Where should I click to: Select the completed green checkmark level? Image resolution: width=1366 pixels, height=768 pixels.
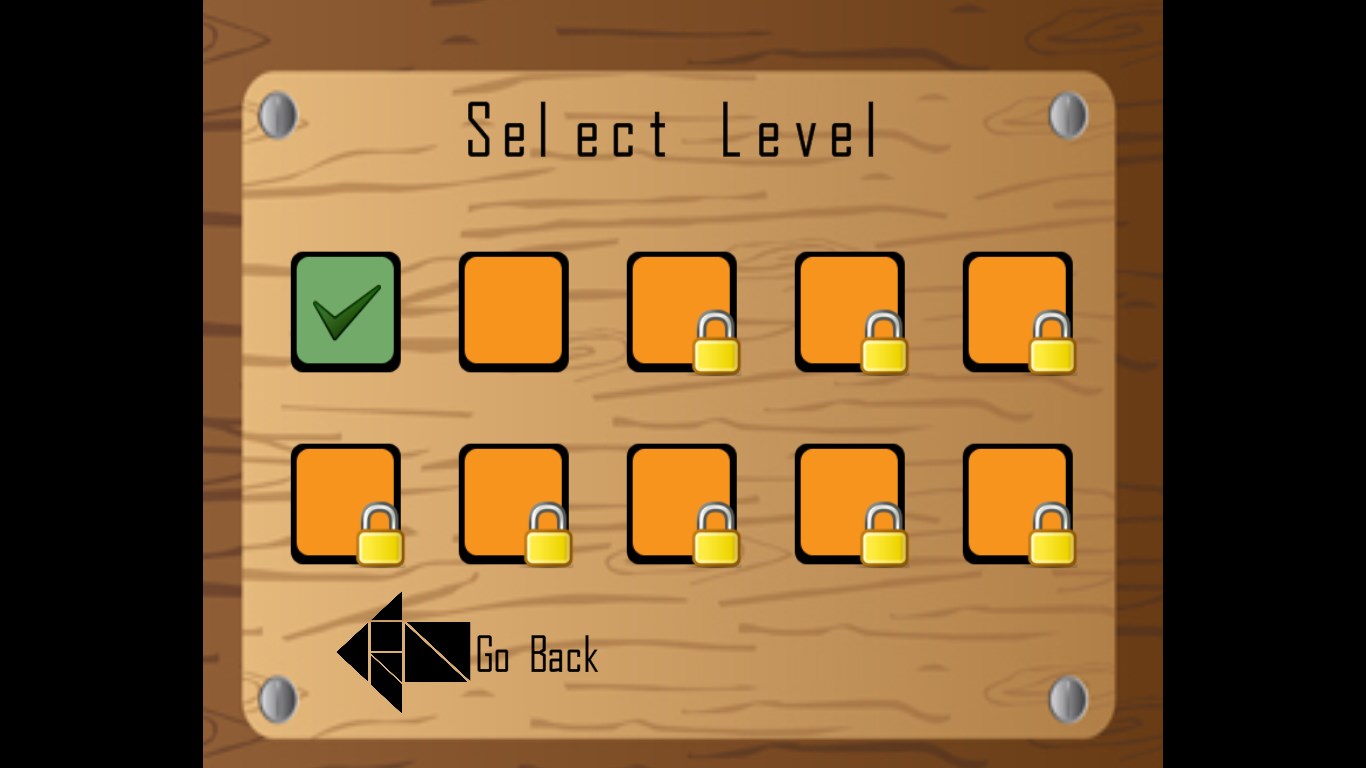click(x=346, y=311)
